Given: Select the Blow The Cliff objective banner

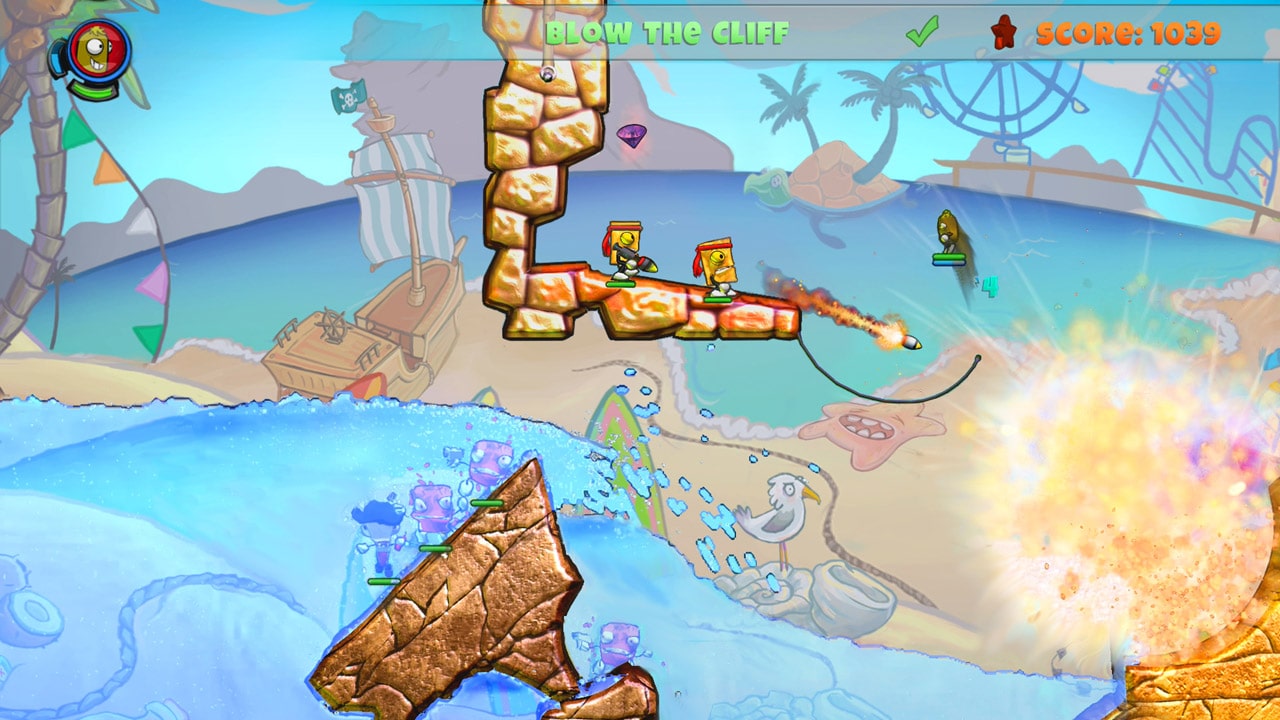Looking at the screenshot, I should coord(668,29).
